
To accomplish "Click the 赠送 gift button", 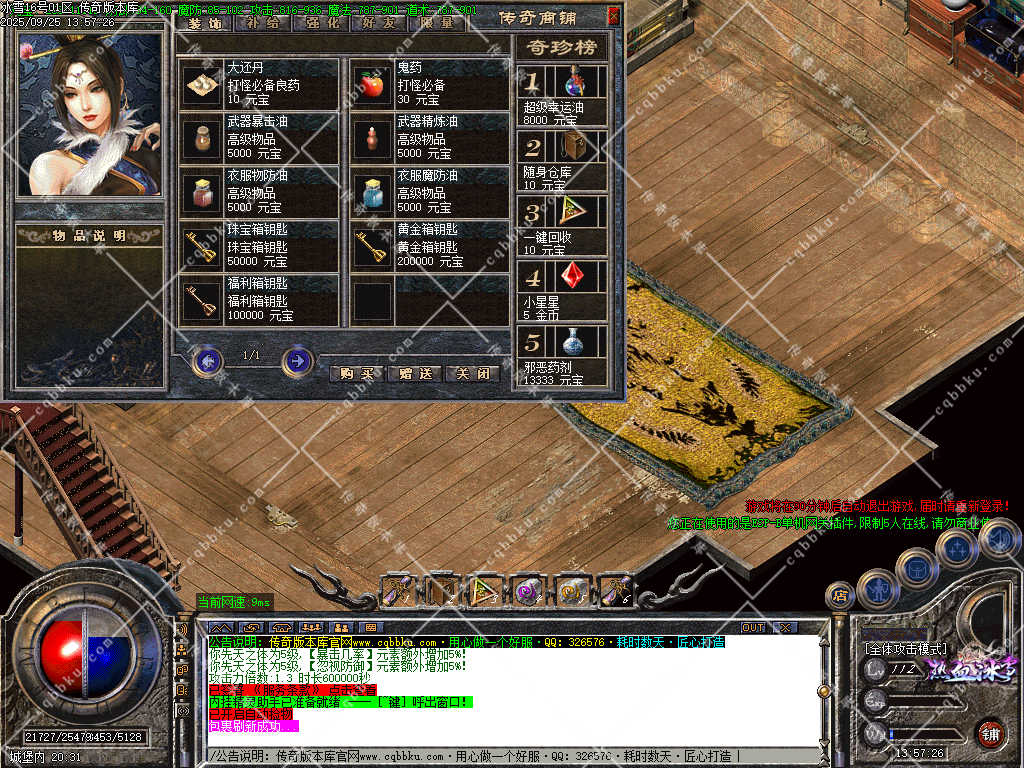I will (414, 374).
